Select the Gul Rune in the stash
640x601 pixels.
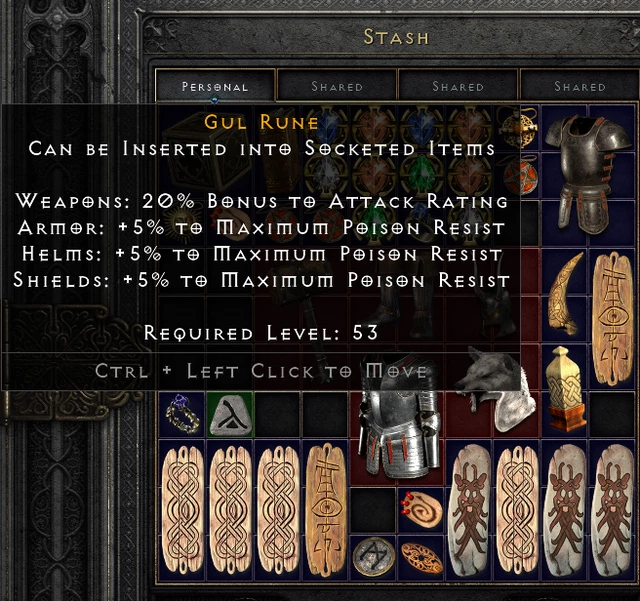pos(229,412)
